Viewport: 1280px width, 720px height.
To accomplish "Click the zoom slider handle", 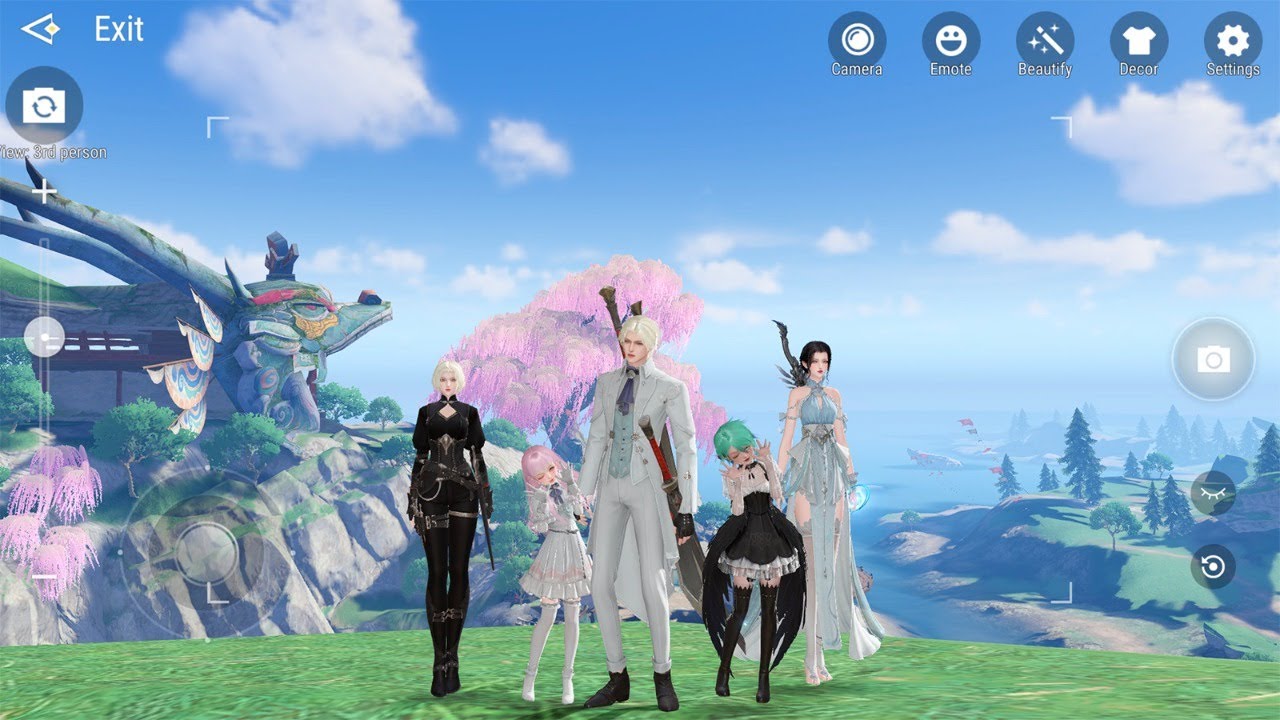I will [x=44, y=337].
